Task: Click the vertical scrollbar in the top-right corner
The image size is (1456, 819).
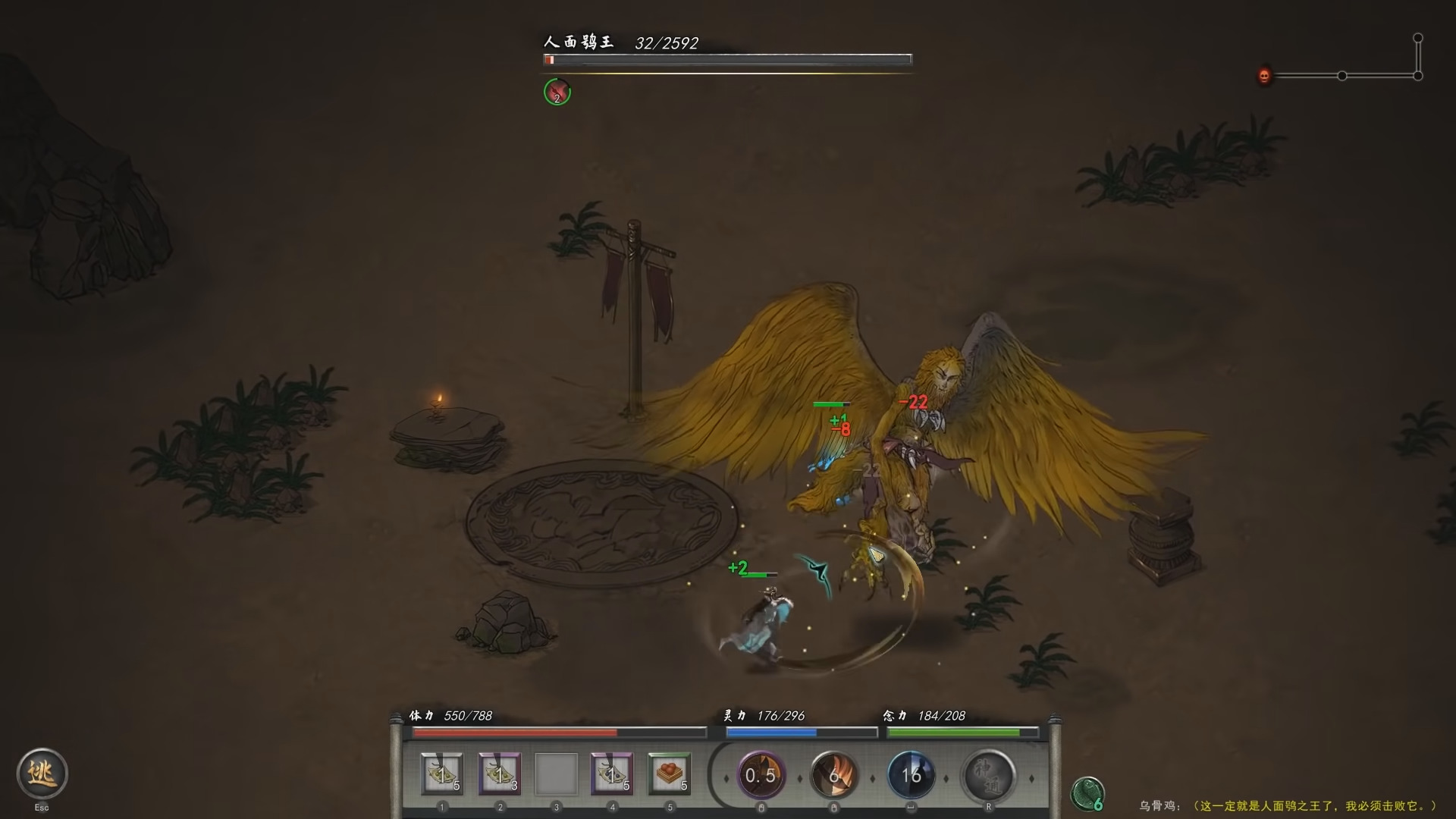Action: pos(1417,57)
